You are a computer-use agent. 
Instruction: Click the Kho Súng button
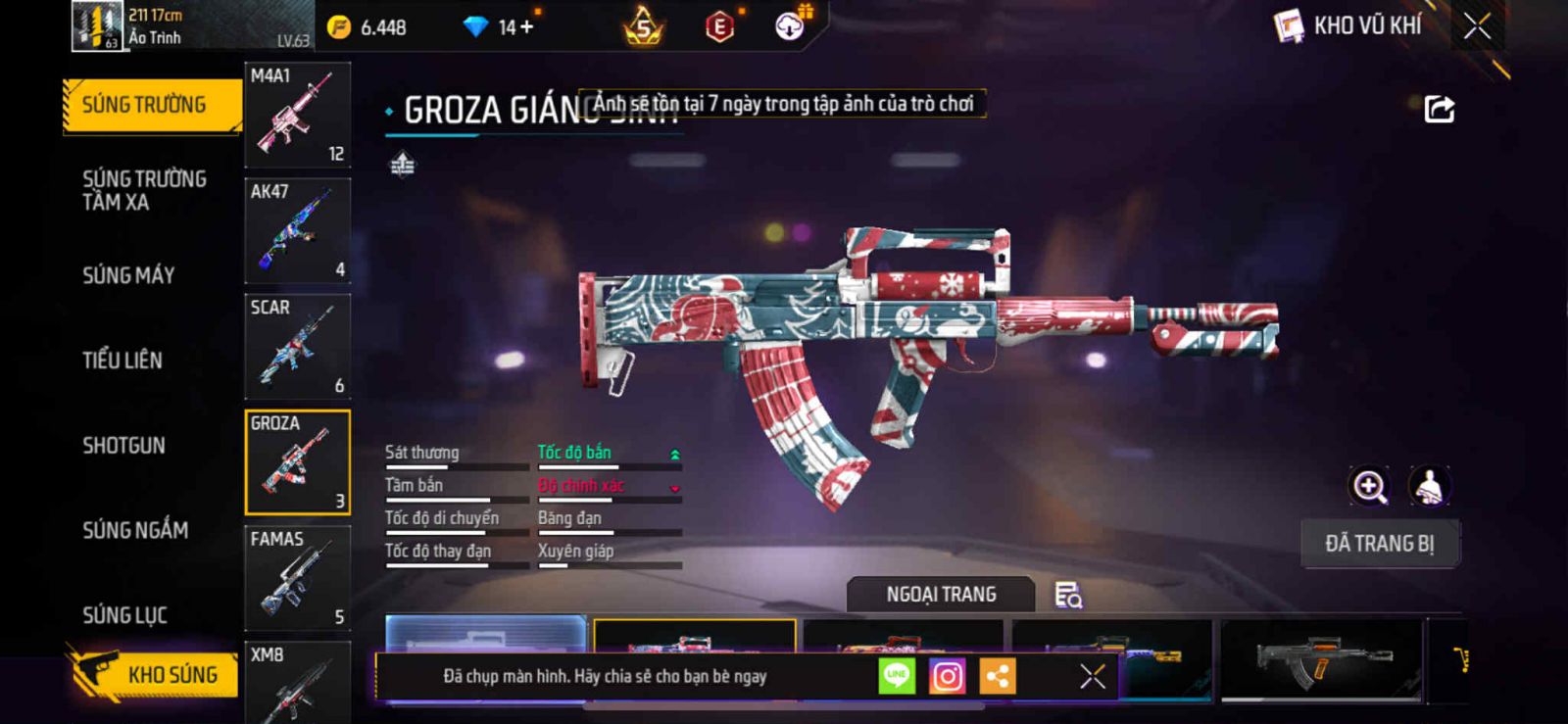pyautogui.click(x=155, y=674)
